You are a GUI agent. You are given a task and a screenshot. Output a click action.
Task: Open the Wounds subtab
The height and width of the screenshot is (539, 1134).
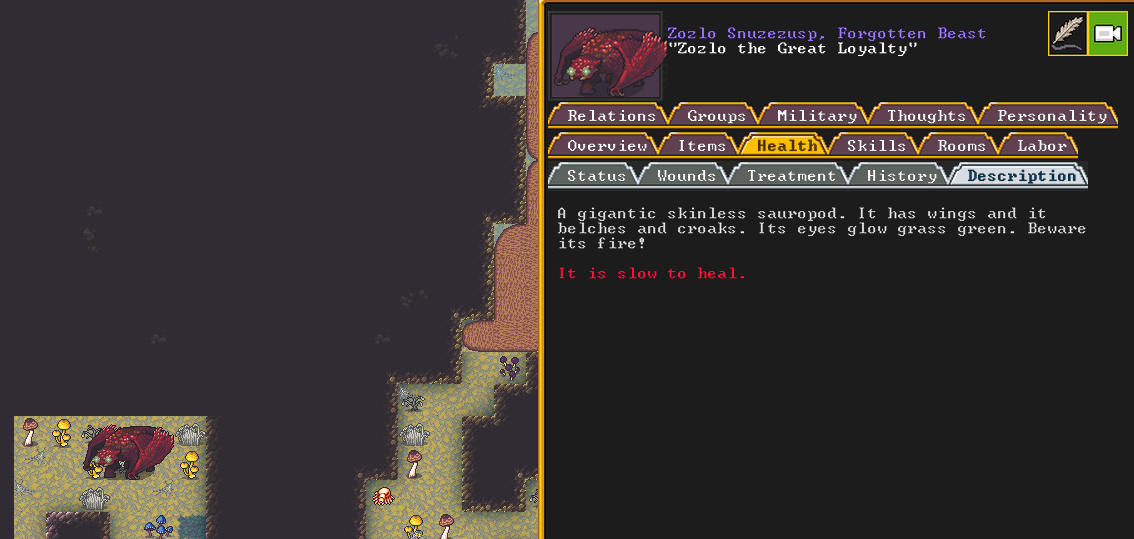(x=686, y=176)
